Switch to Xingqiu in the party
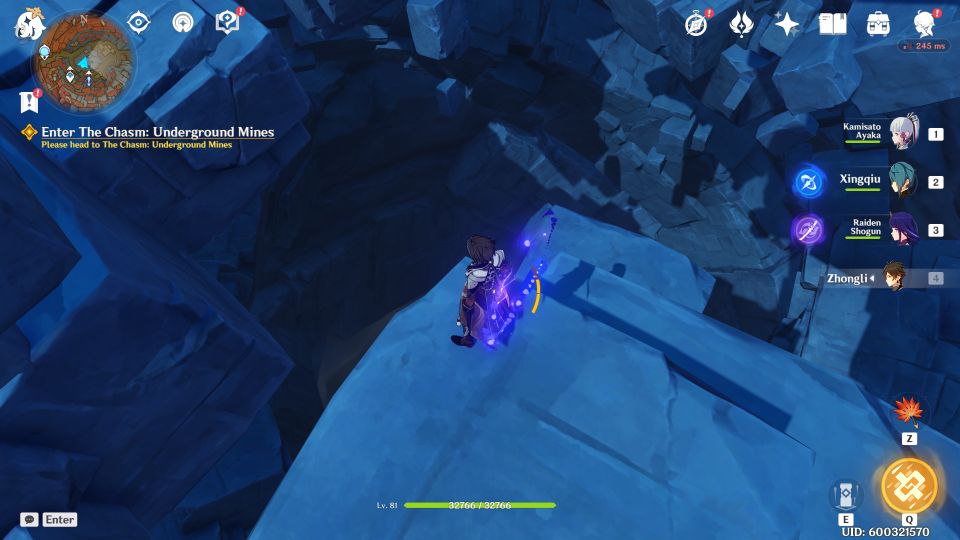 pos(903,181)
